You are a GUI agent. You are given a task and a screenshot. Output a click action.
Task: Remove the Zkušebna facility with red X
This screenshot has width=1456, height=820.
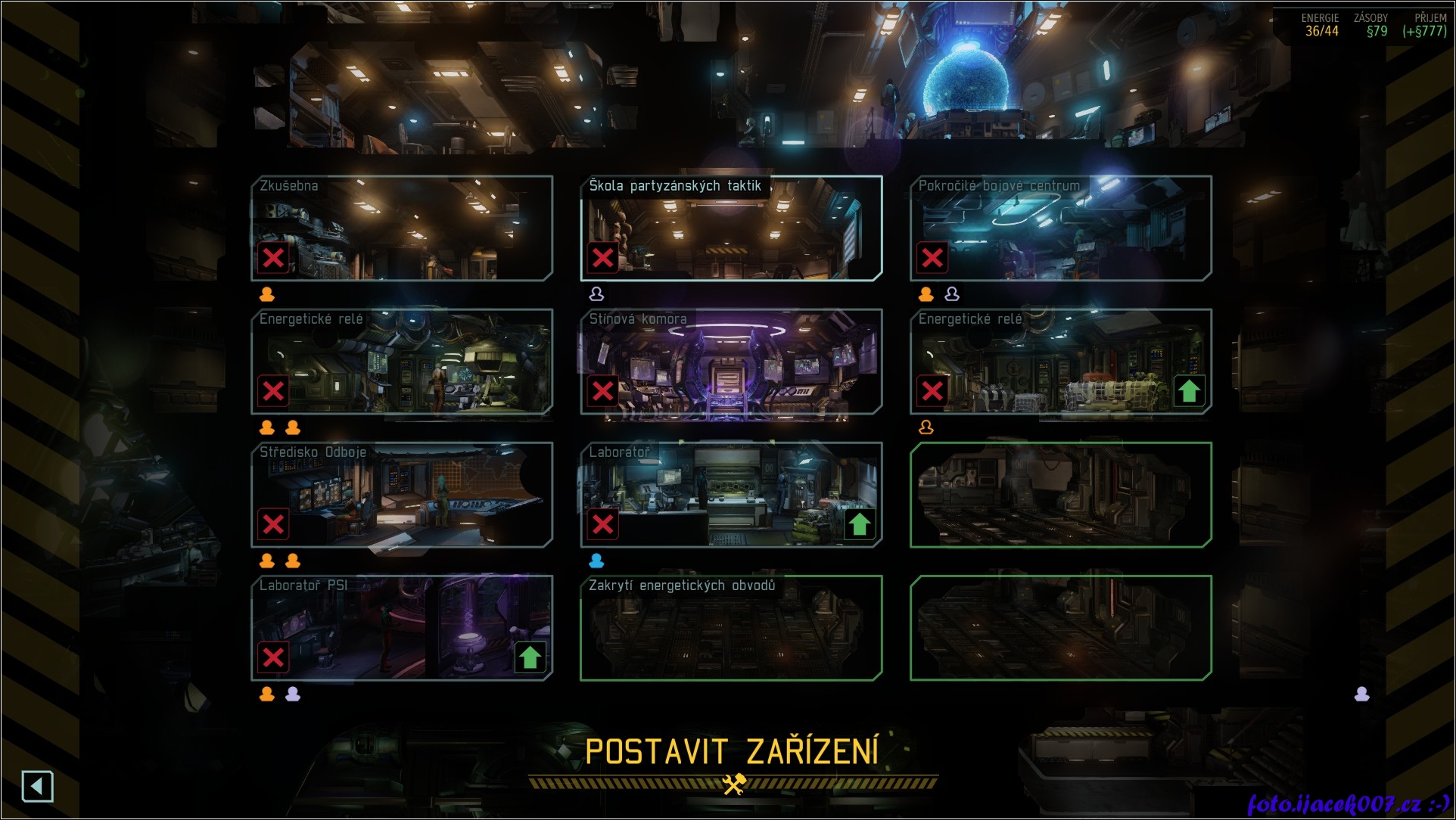pyautogui.click(x=273, y=258)
